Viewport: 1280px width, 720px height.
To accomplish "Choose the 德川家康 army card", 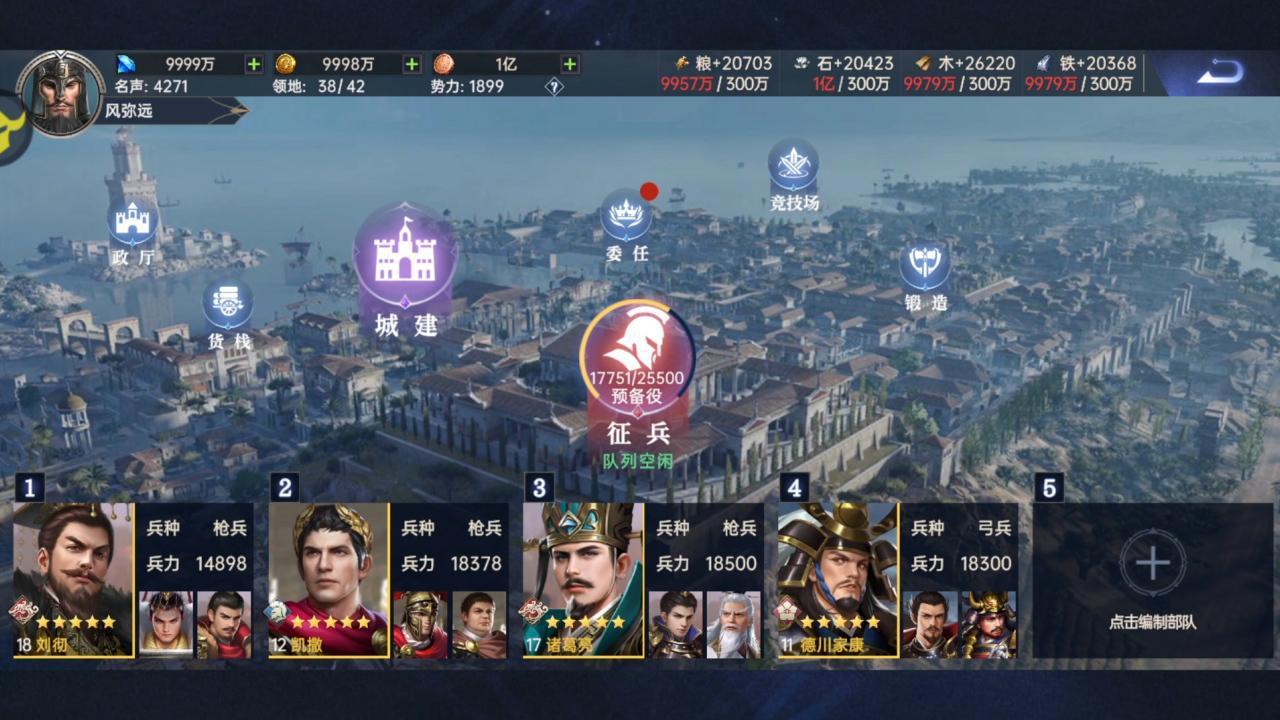I will click(x=838, y=580).
